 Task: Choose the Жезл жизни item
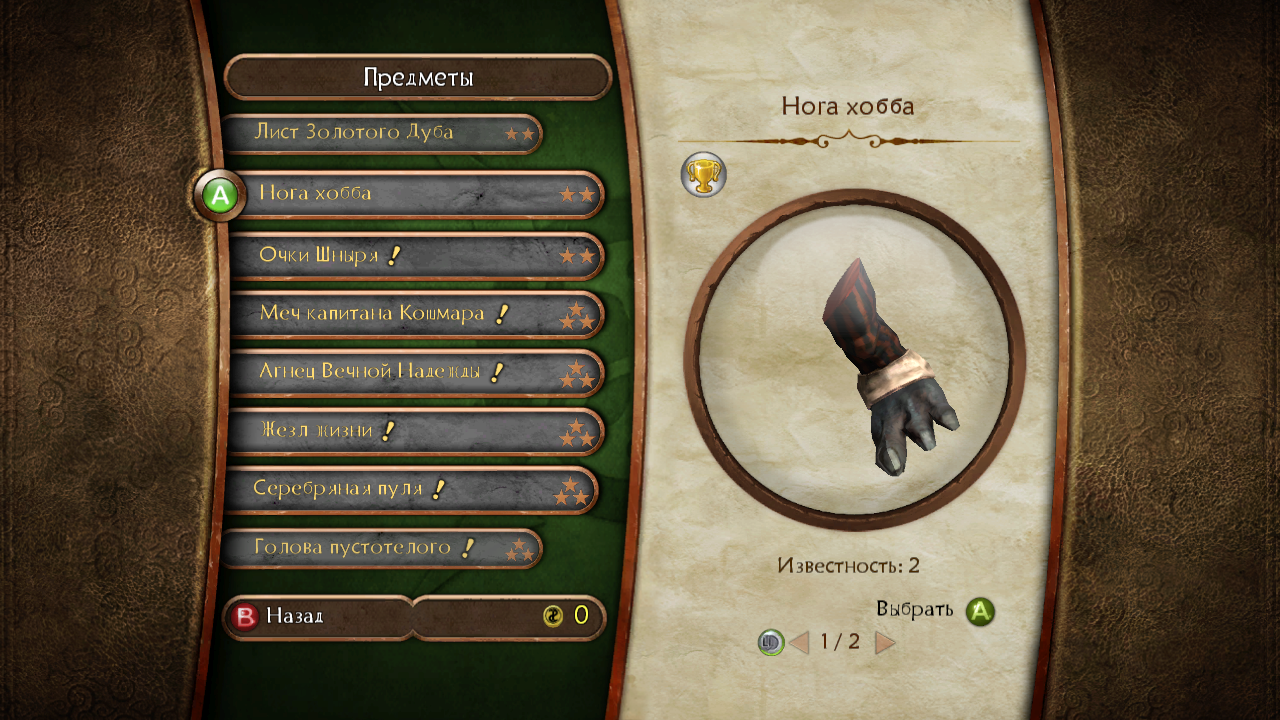point(415,432)
